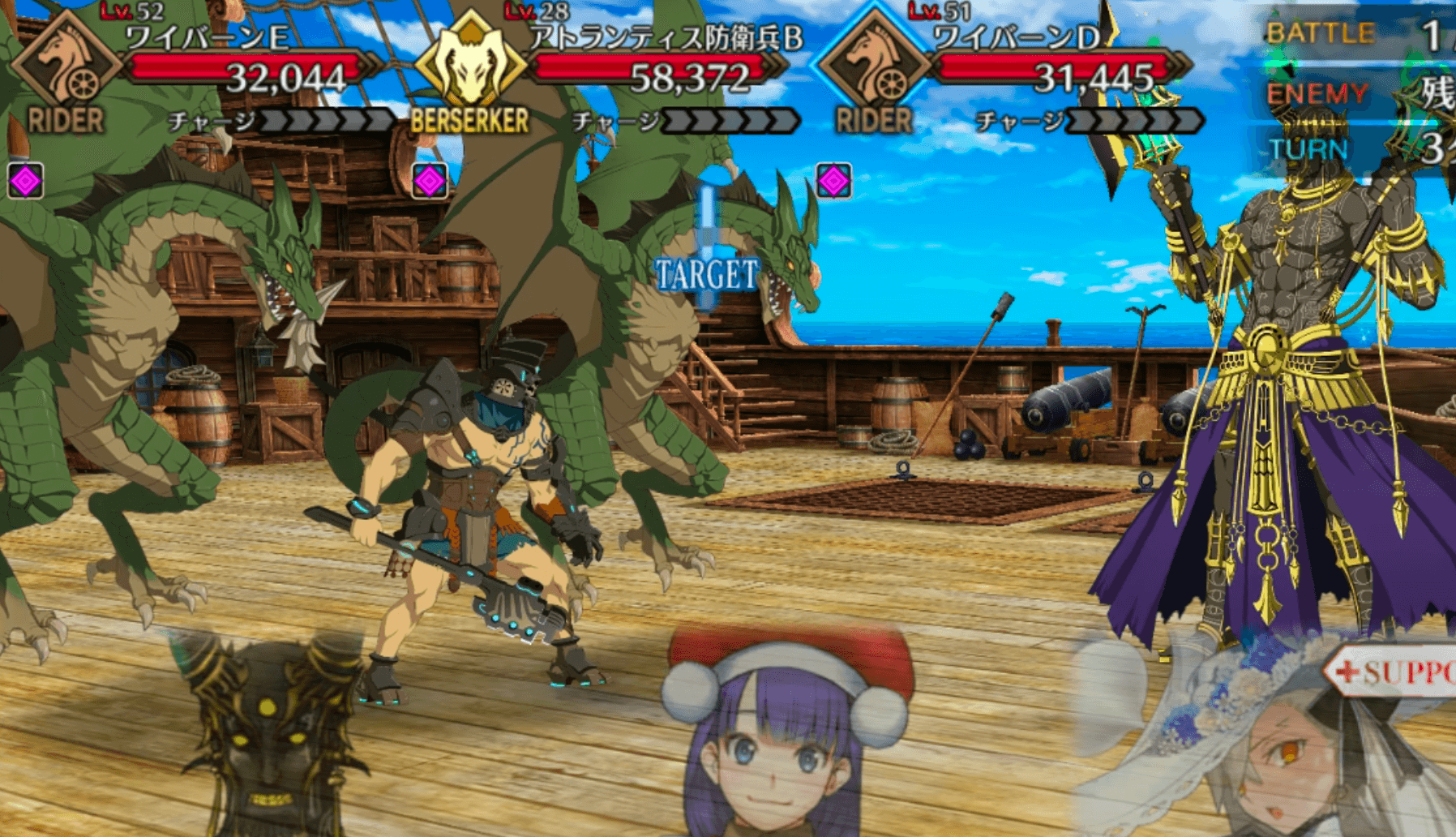Inspect pink diamond status icon under ワイバーンE
The image size is (1456, 837).
pyautogui.click(x=25, y=181)
